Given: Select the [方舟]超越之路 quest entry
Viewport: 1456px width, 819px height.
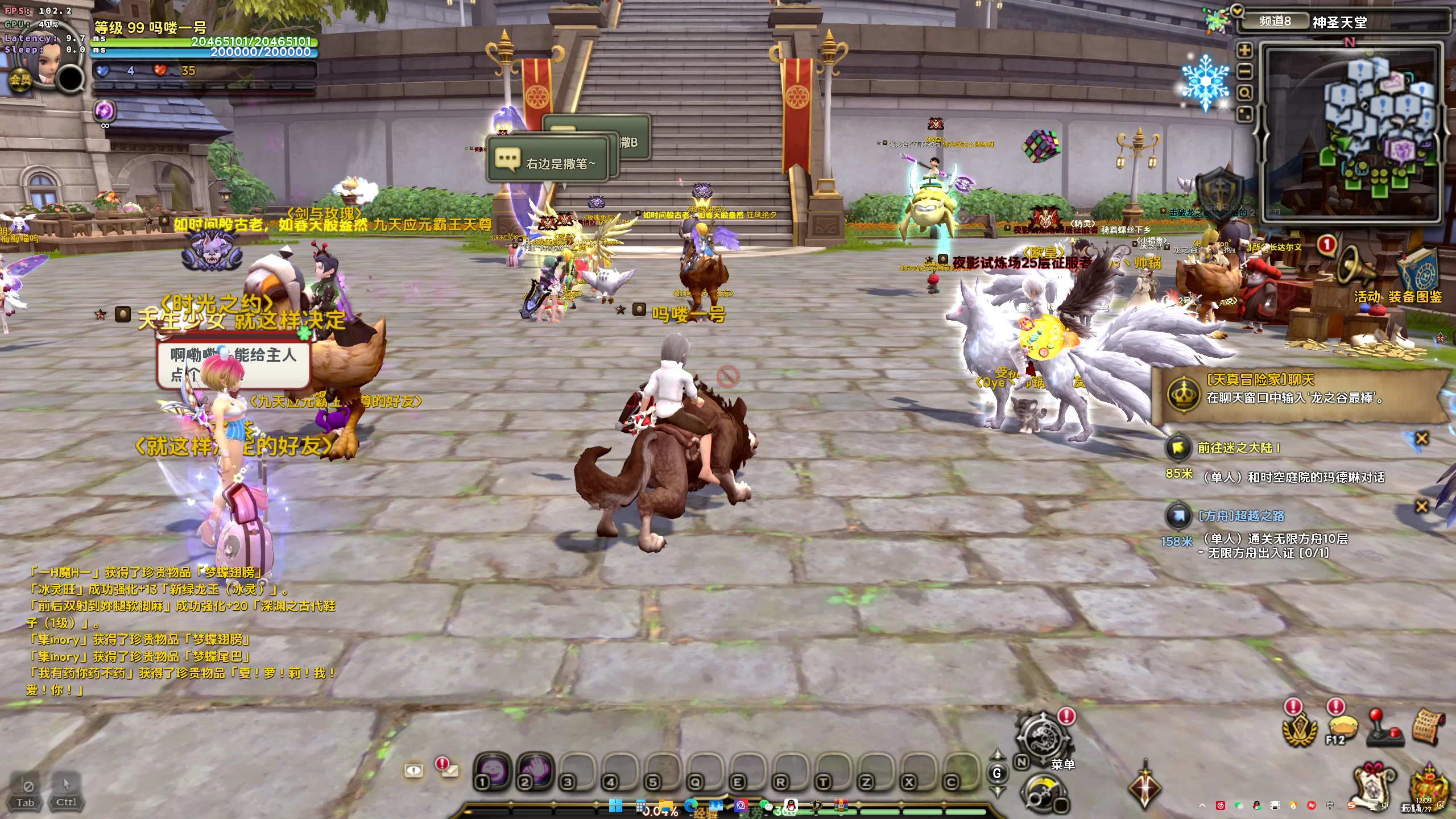Looking at the screenshot, I should tap(1240, 516).
